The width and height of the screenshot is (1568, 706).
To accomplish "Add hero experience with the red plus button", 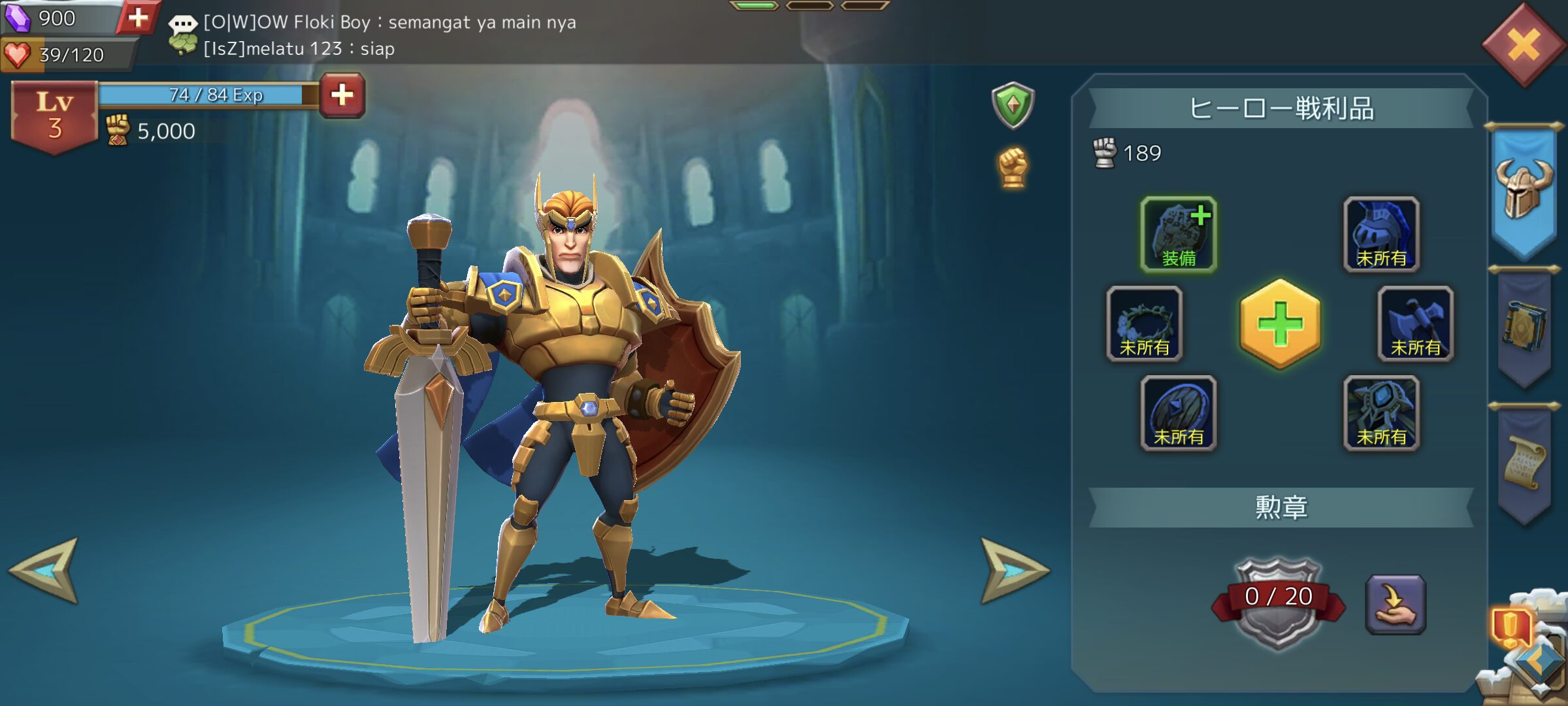I will [x=342, y=95].
